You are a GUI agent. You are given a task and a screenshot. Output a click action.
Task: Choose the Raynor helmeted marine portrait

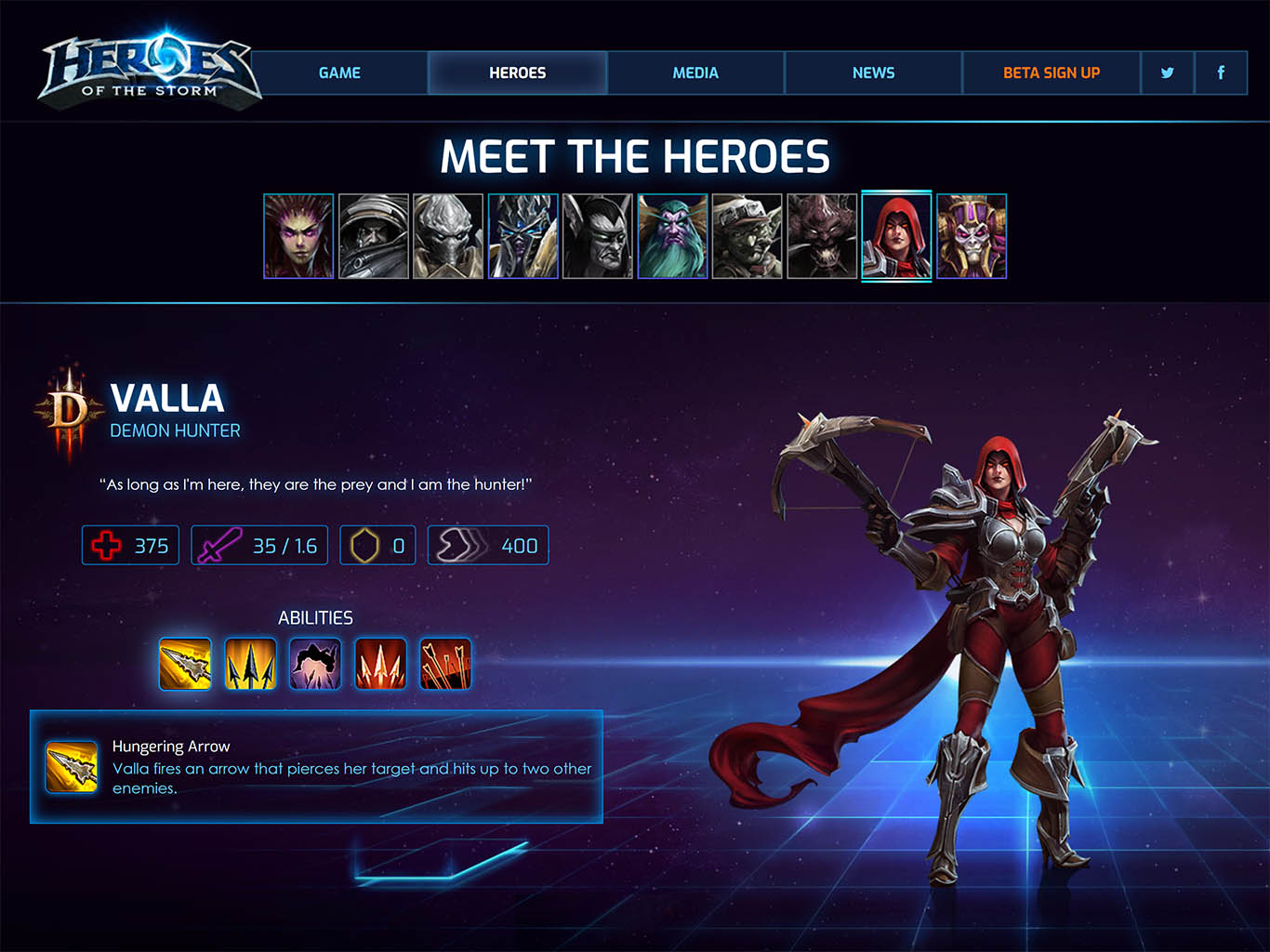(374, 236)
